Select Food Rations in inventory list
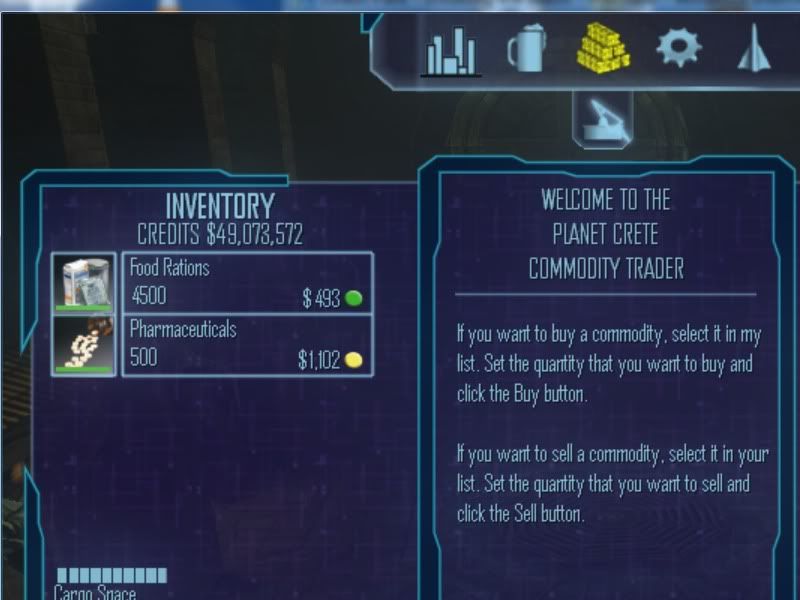Screen dimensions: 800x600 tap(246, 283)
